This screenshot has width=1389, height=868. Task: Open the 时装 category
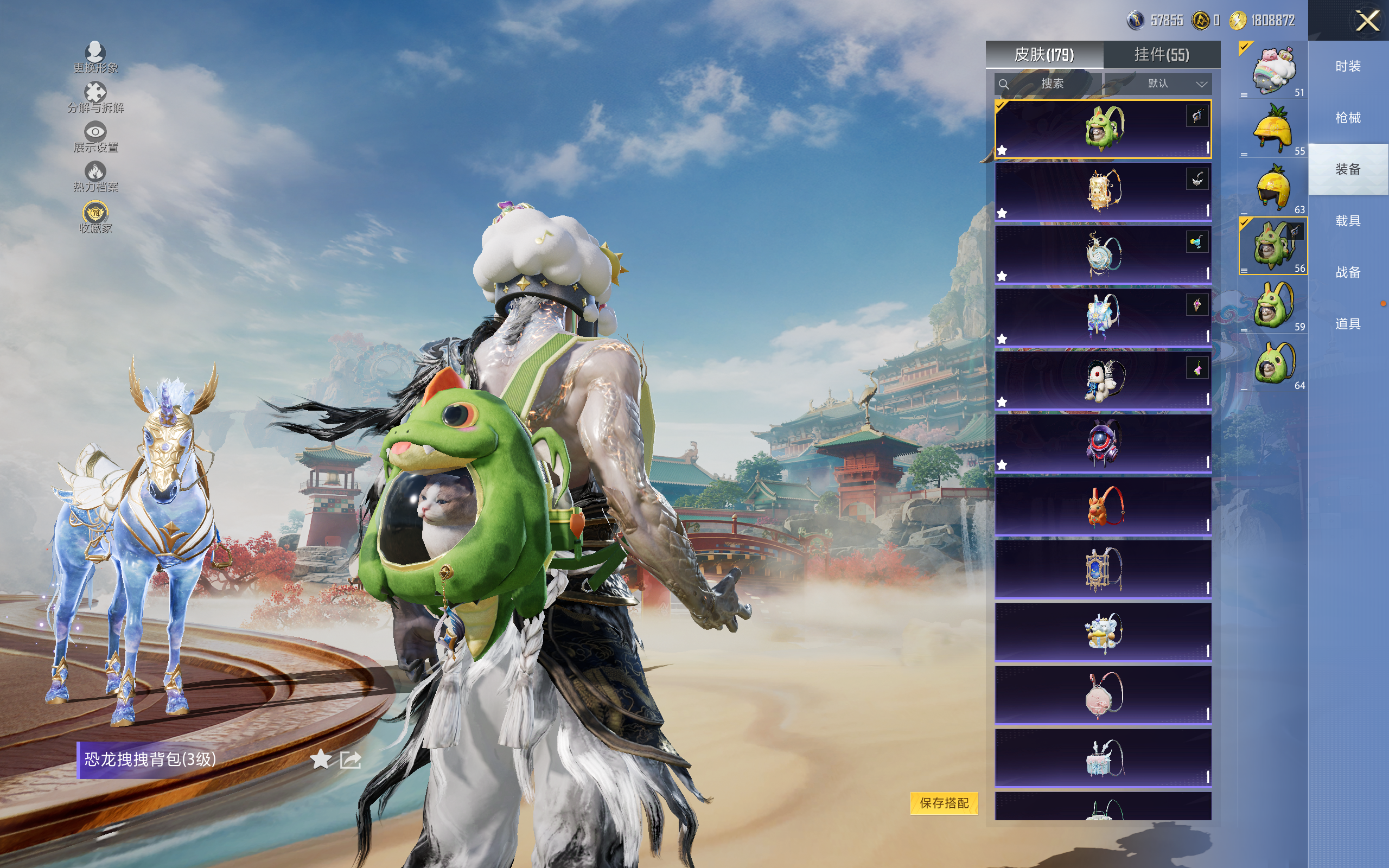pyautogui.click(x=1348, y=67)
